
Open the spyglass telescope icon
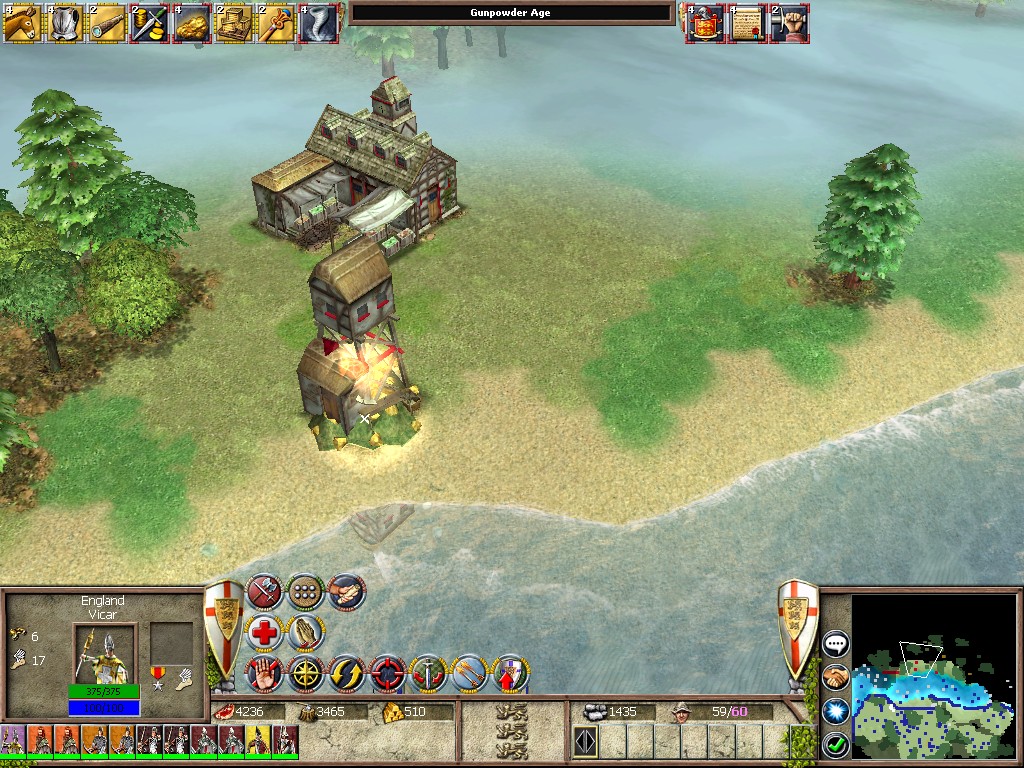105,23
